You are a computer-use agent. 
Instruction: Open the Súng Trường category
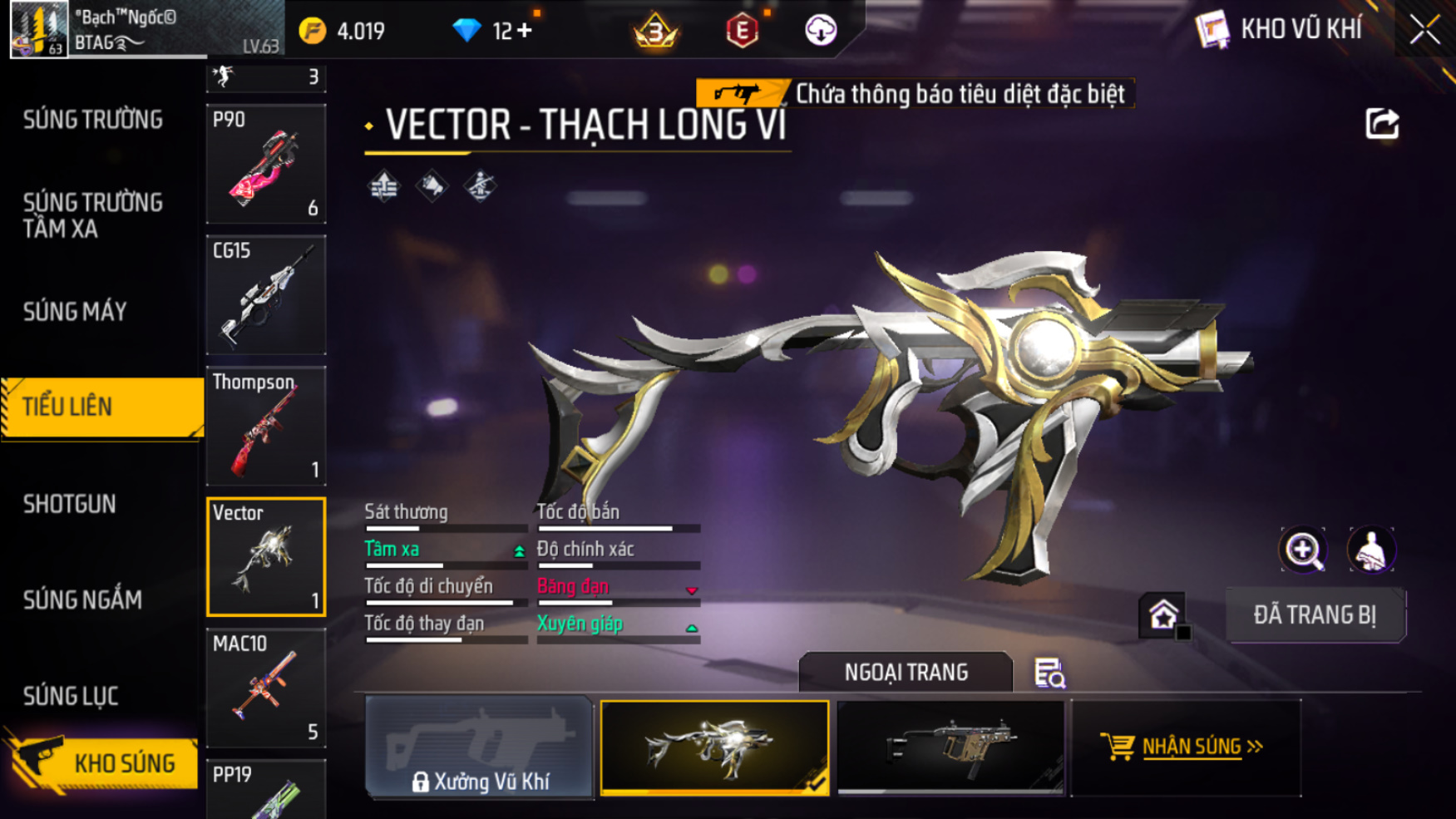tap(93, 121)
